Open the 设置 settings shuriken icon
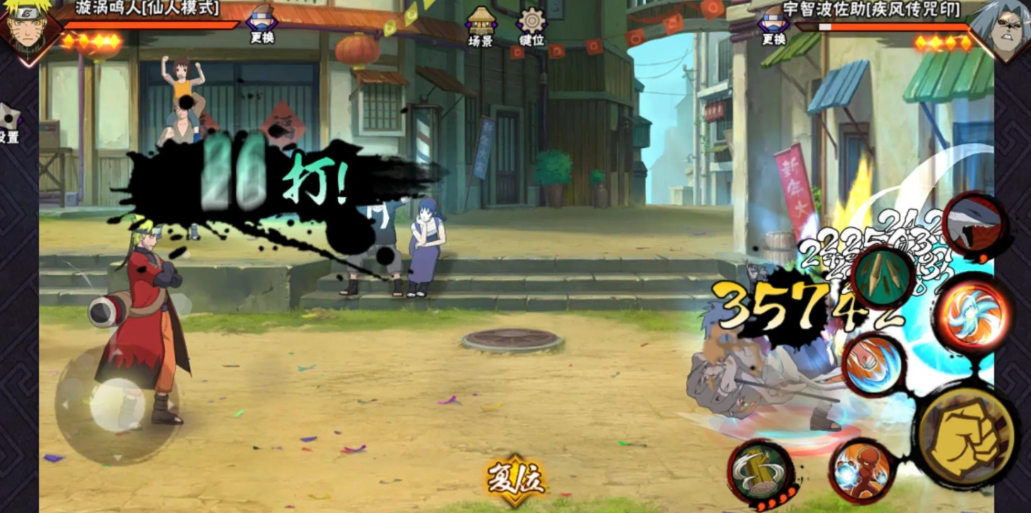Image resolution: width=1031 pixels, height=513 pixels. (x=8, y=123)
